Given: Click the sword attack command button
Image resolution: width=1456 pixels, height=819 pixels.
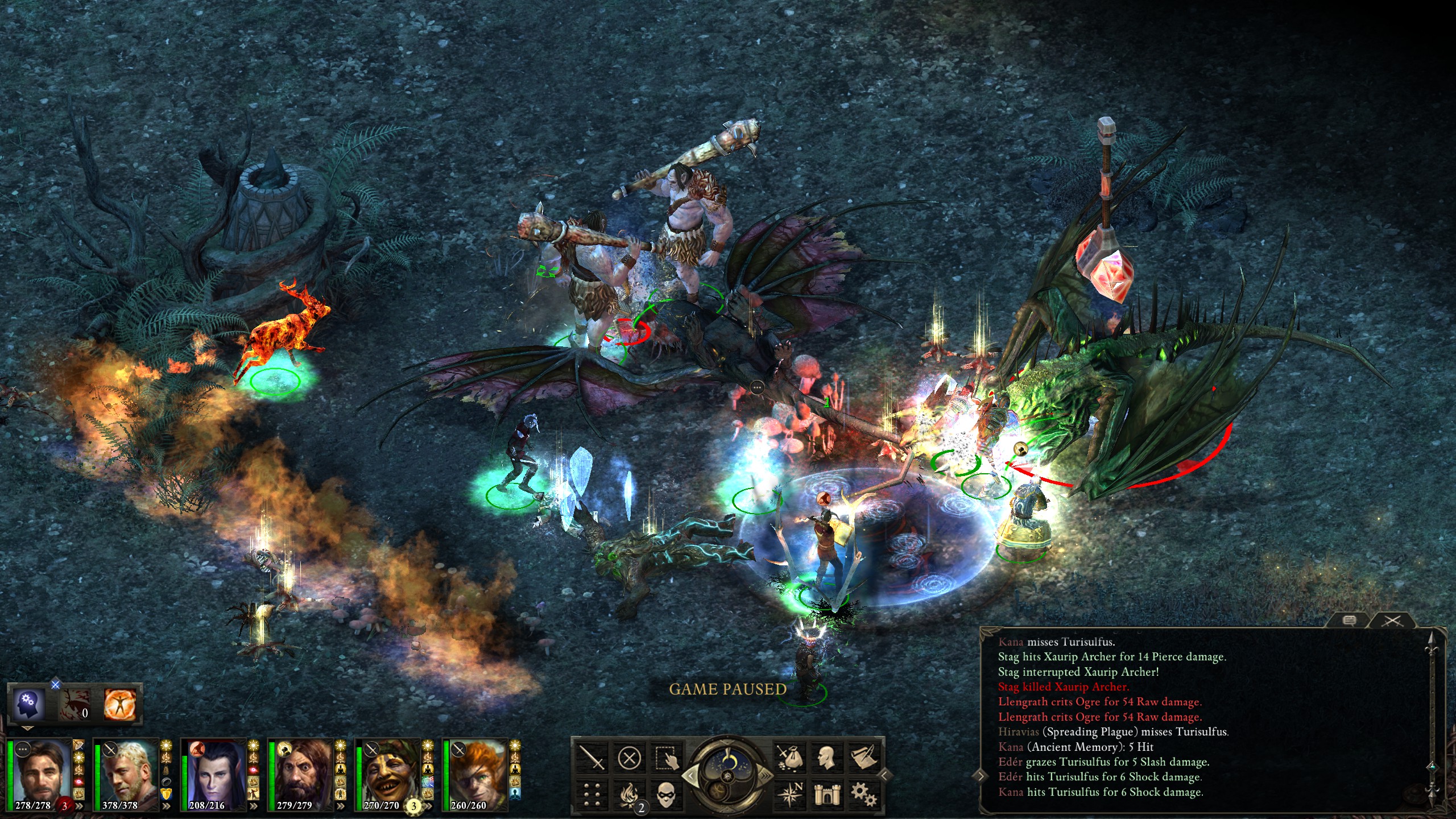Looking at the screenshot, I should click(x=591, y=758).
